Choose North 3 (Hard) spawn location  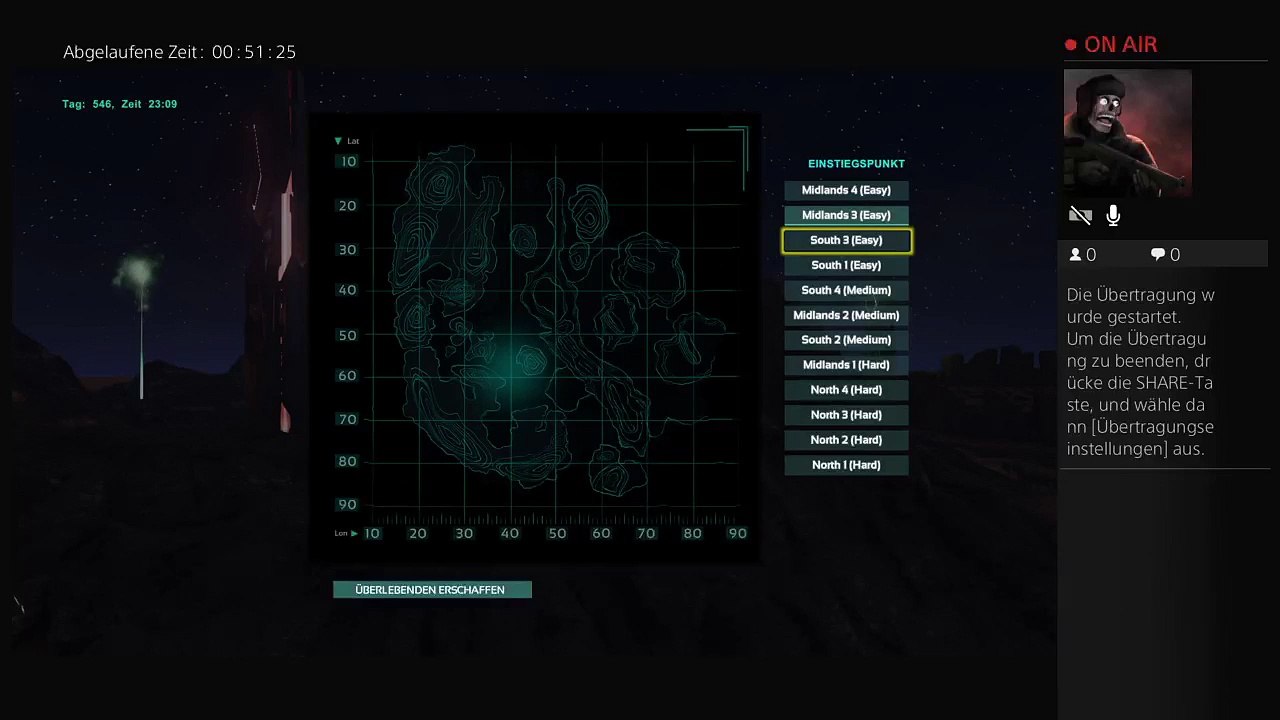click(846, 415)
